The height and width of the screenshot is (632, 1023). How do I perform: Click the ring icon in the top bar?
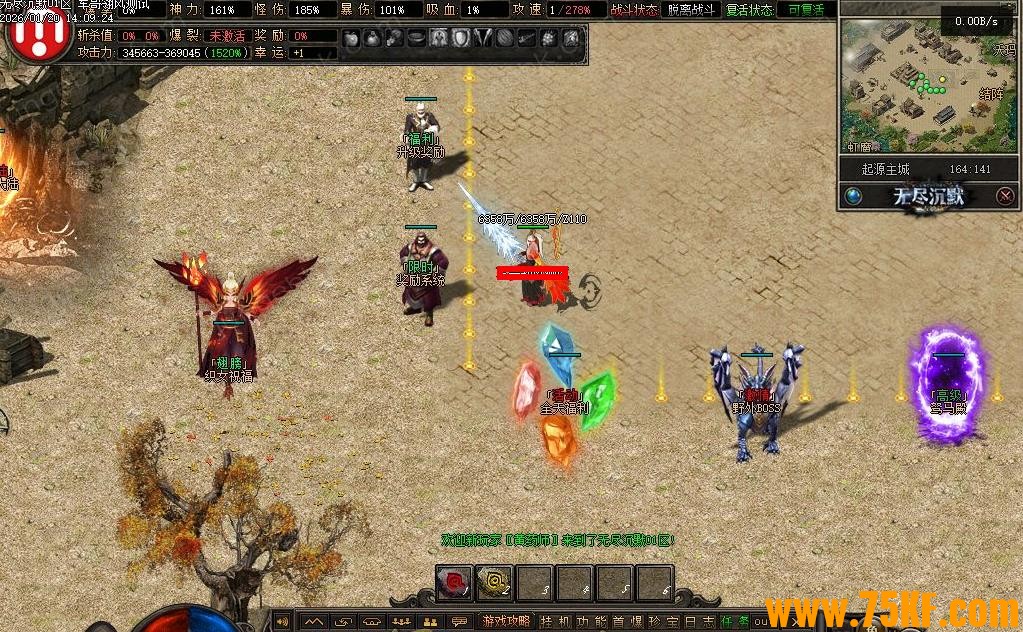point(417,39)
